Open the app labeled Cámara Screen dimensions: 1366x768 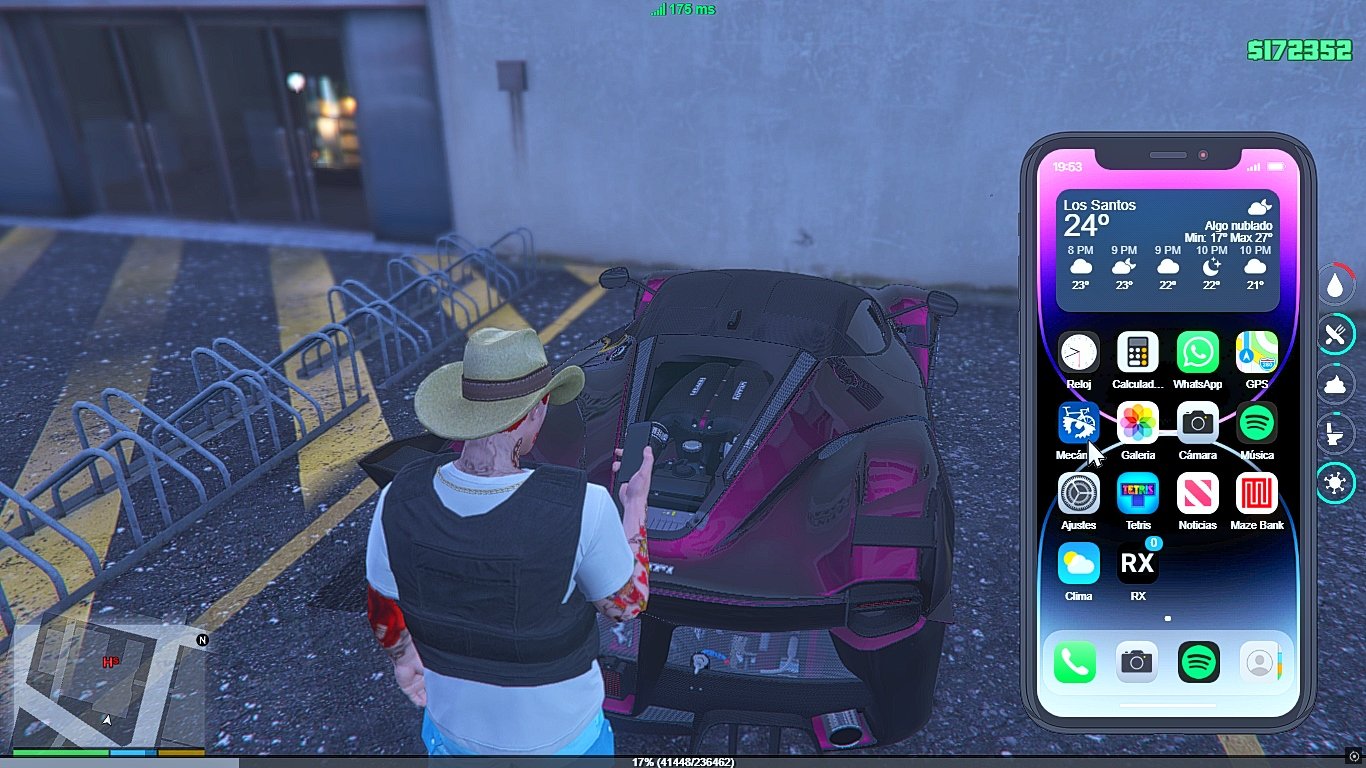(x=1197, y=423)
